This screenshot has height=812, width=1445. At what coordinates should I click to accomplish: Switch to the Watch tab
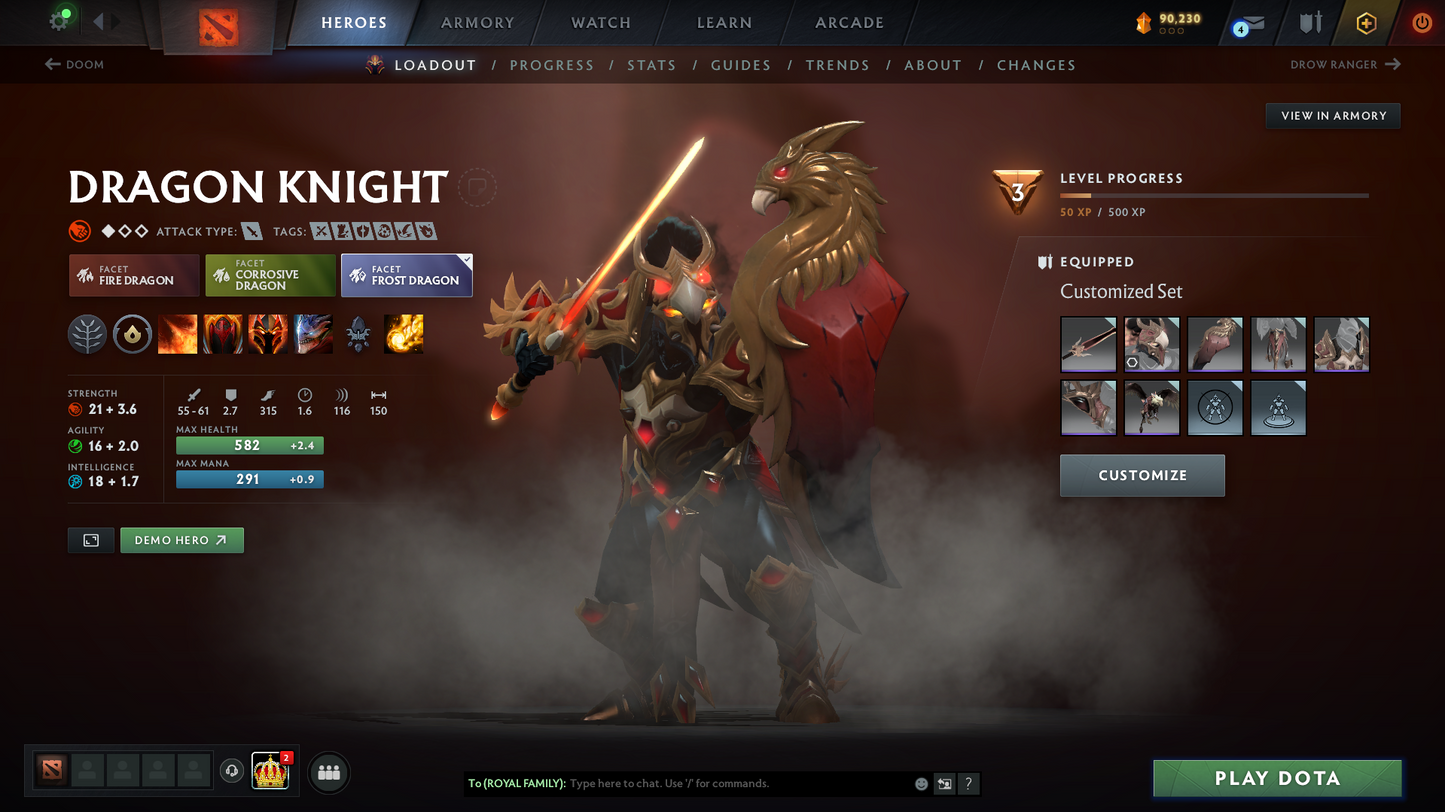pyautogui.click(x=600, y=23)
